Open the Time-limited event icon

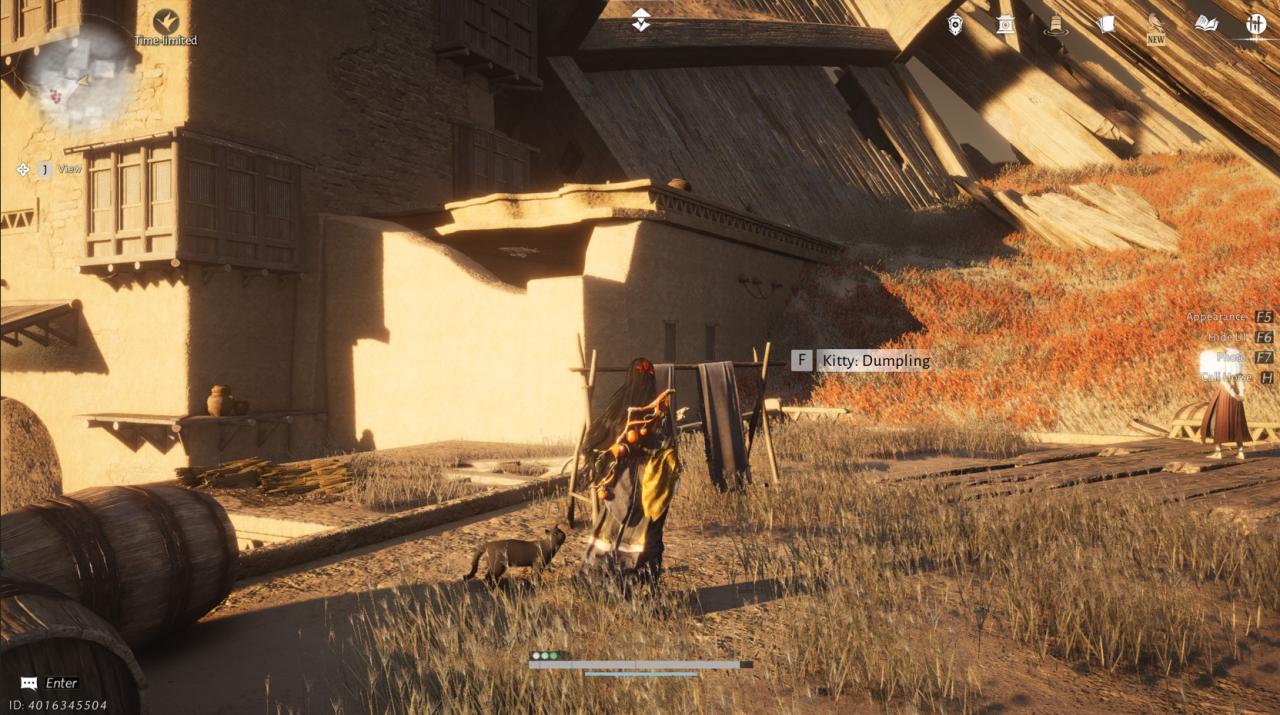(166, 22)
